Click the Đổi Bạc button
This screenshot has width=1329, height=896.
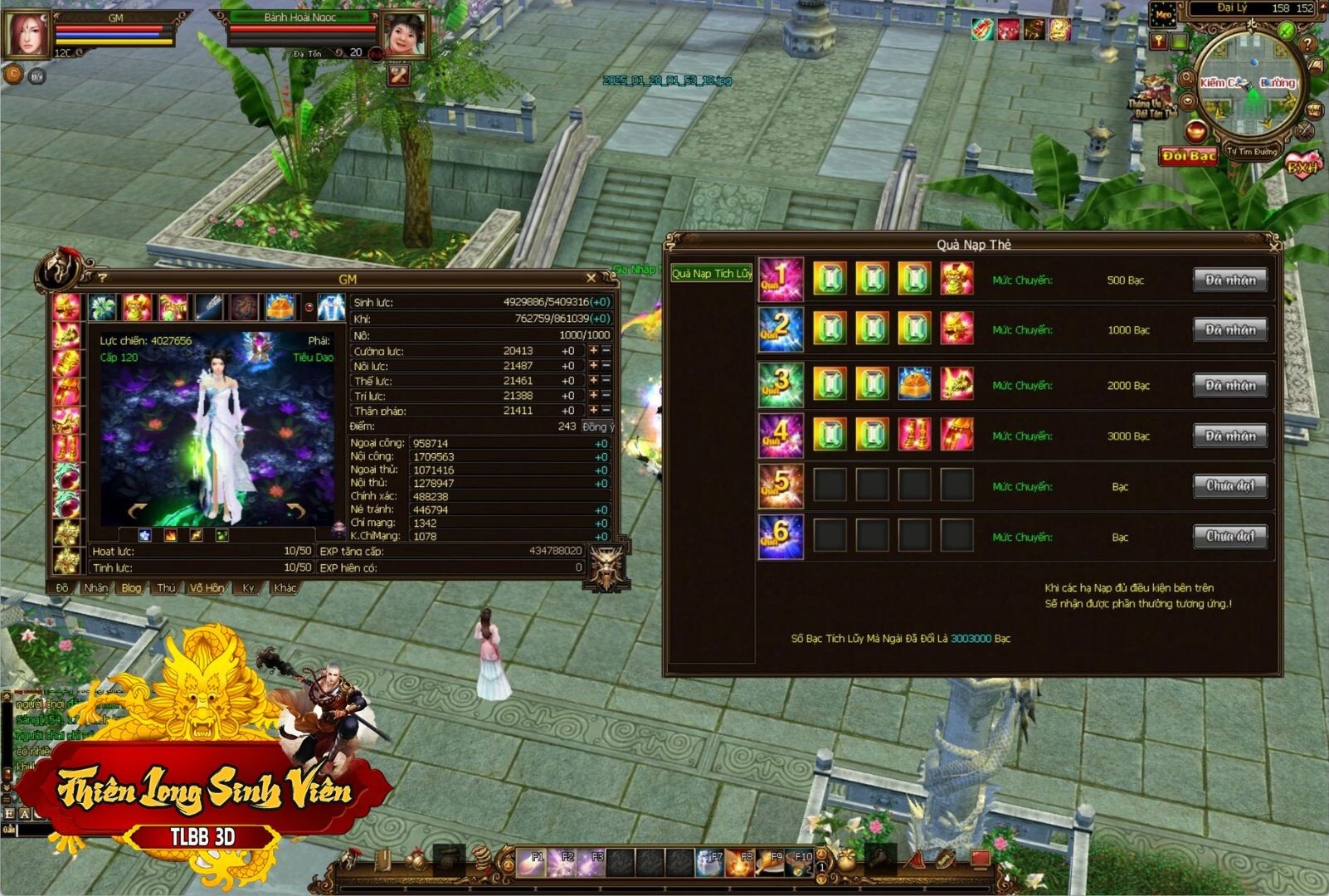(1188, 156)
